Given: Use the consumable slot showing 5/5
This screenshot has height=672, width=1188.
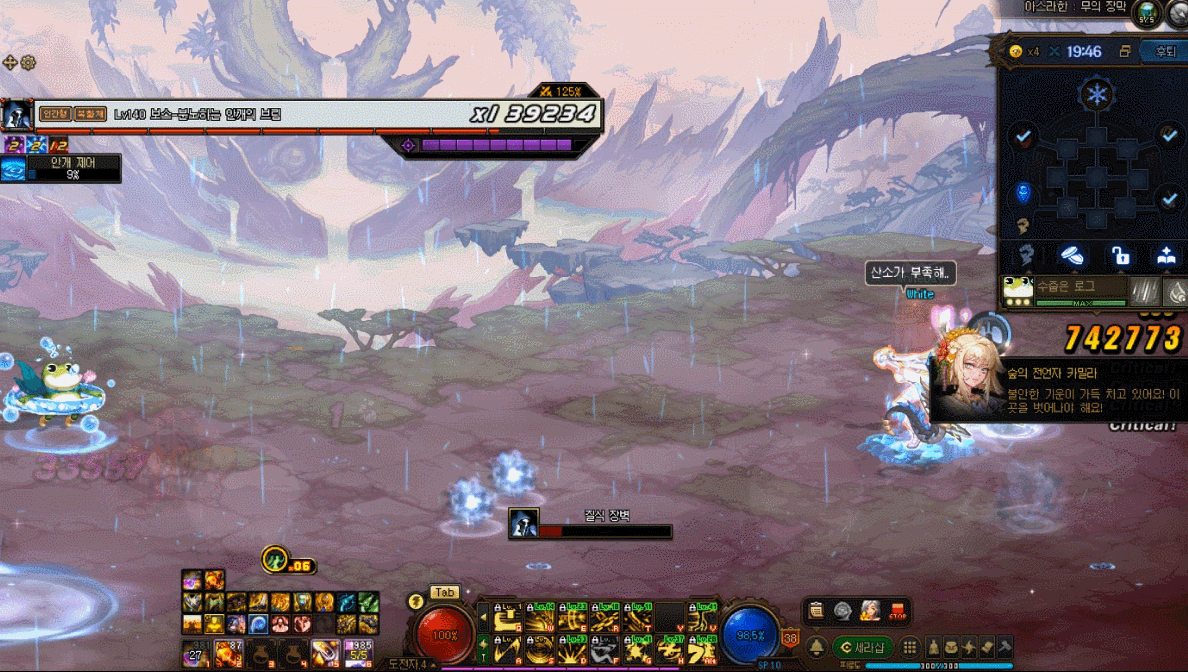Looking at the screenshot, I should (x=358, y=653).
